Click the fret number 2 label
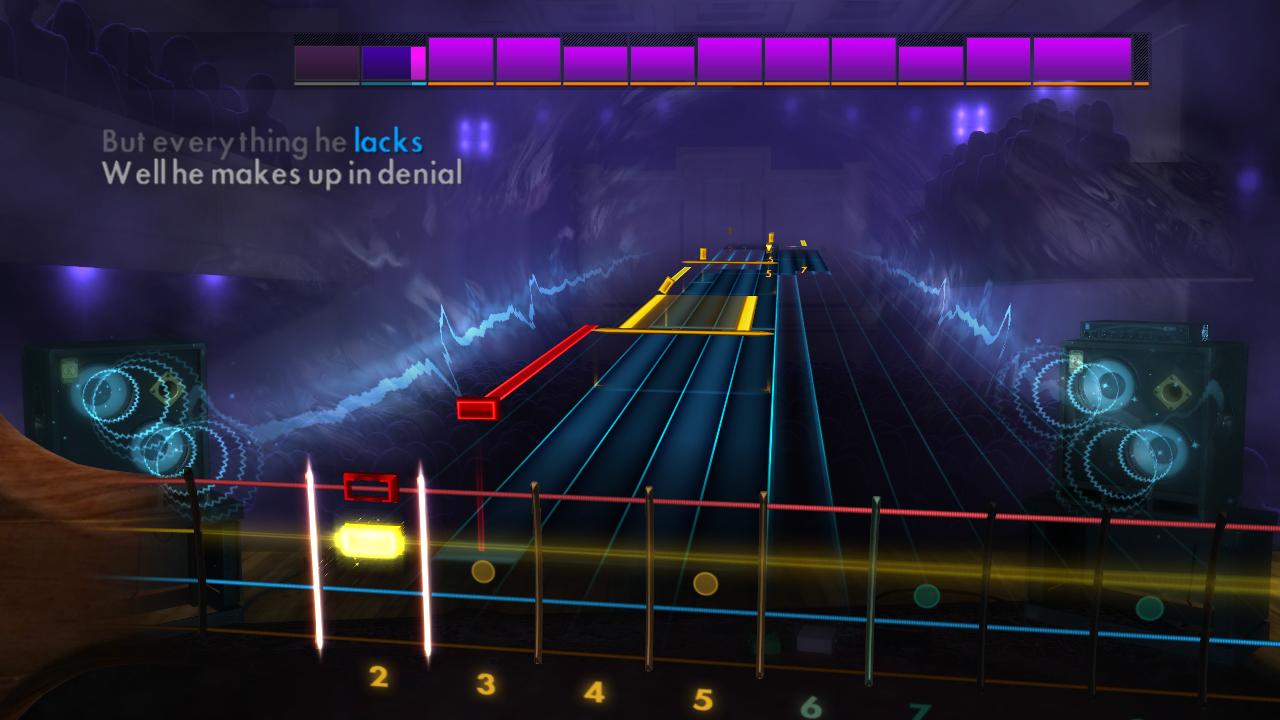Viewport: 1280px width, 720px height. (378, 676)
